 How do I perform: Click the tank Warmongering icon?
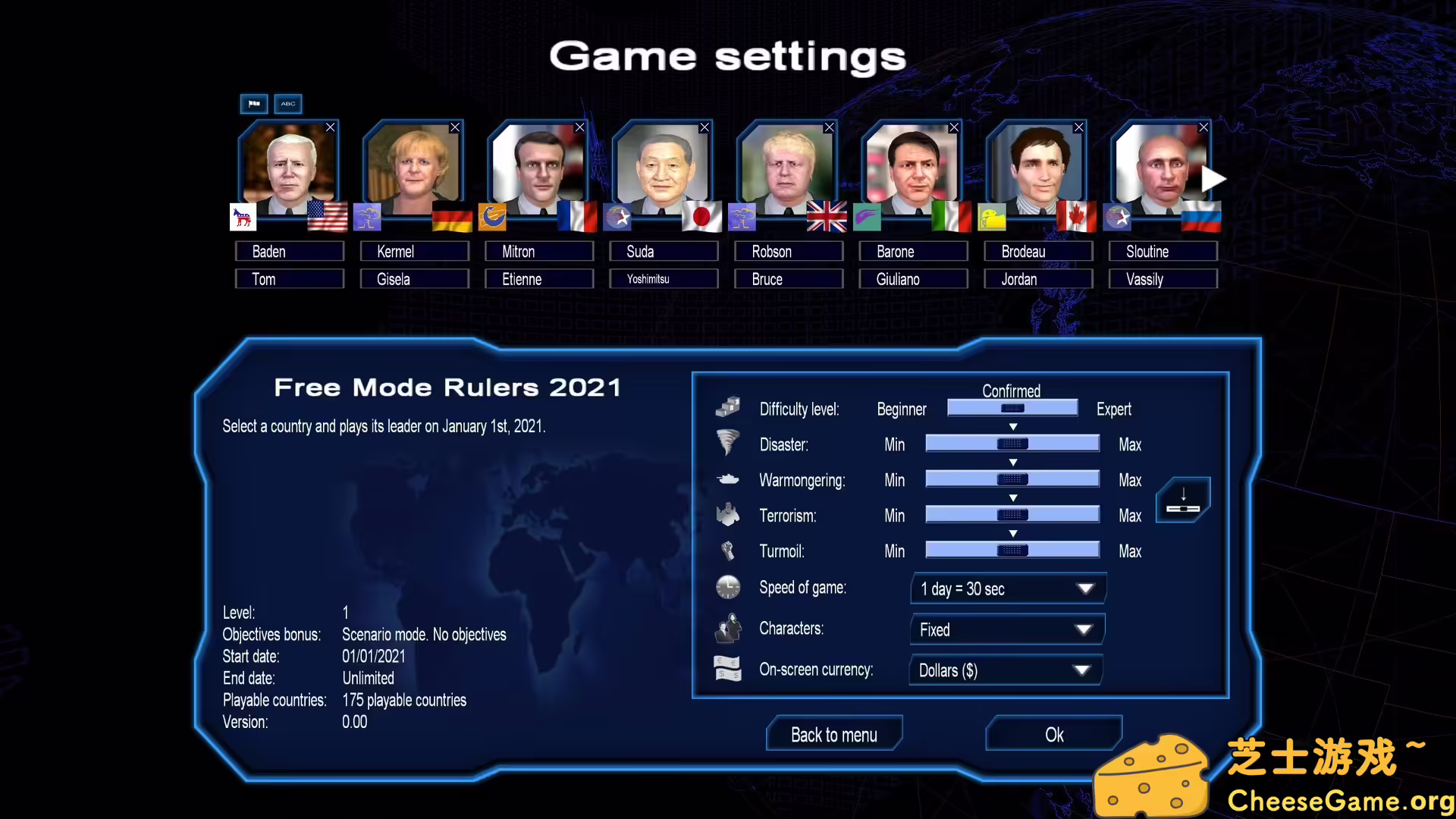click(728, 478)
